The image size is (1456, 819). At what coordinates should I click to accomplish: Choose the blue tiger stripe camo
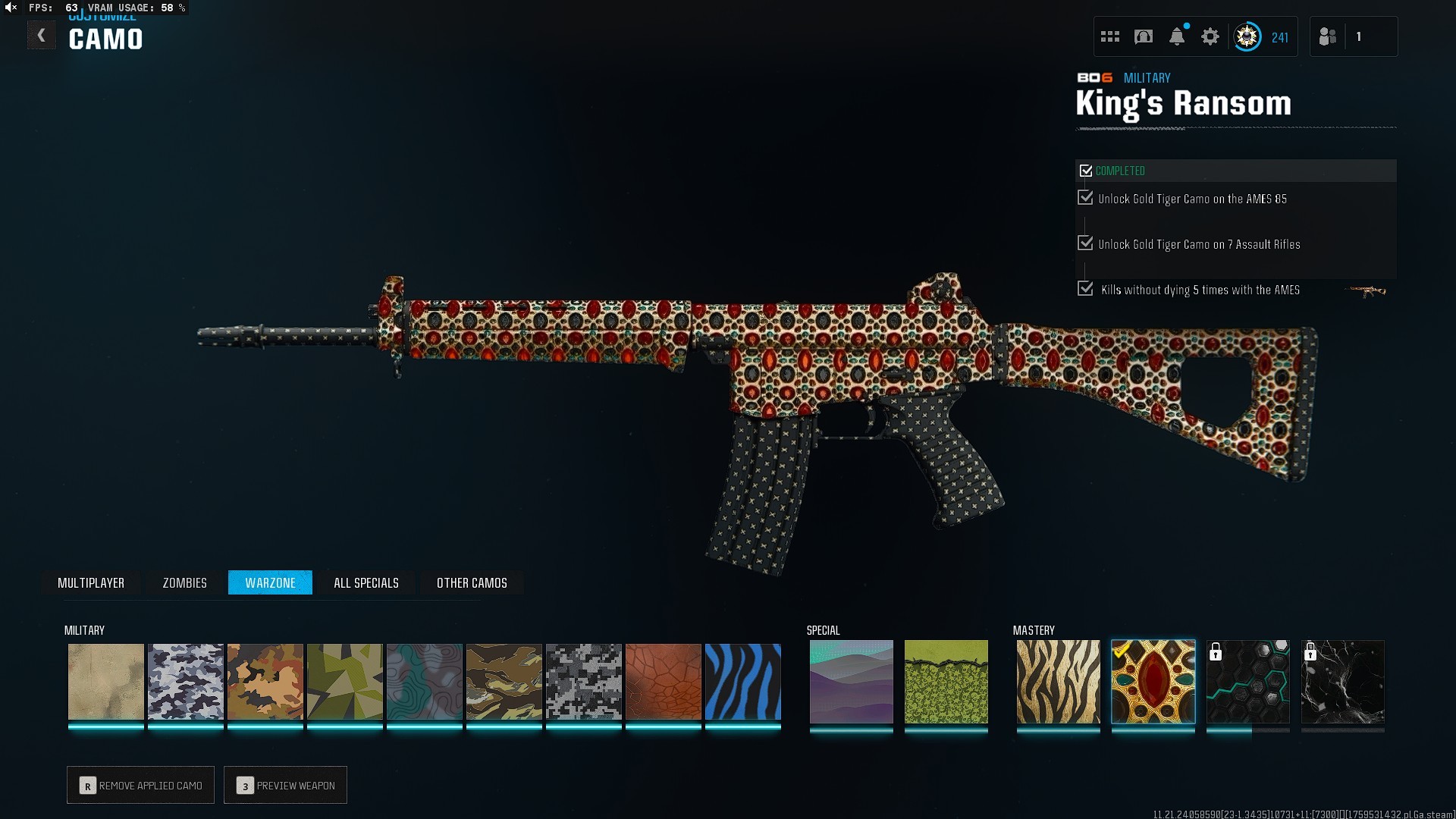coord(743,681)
